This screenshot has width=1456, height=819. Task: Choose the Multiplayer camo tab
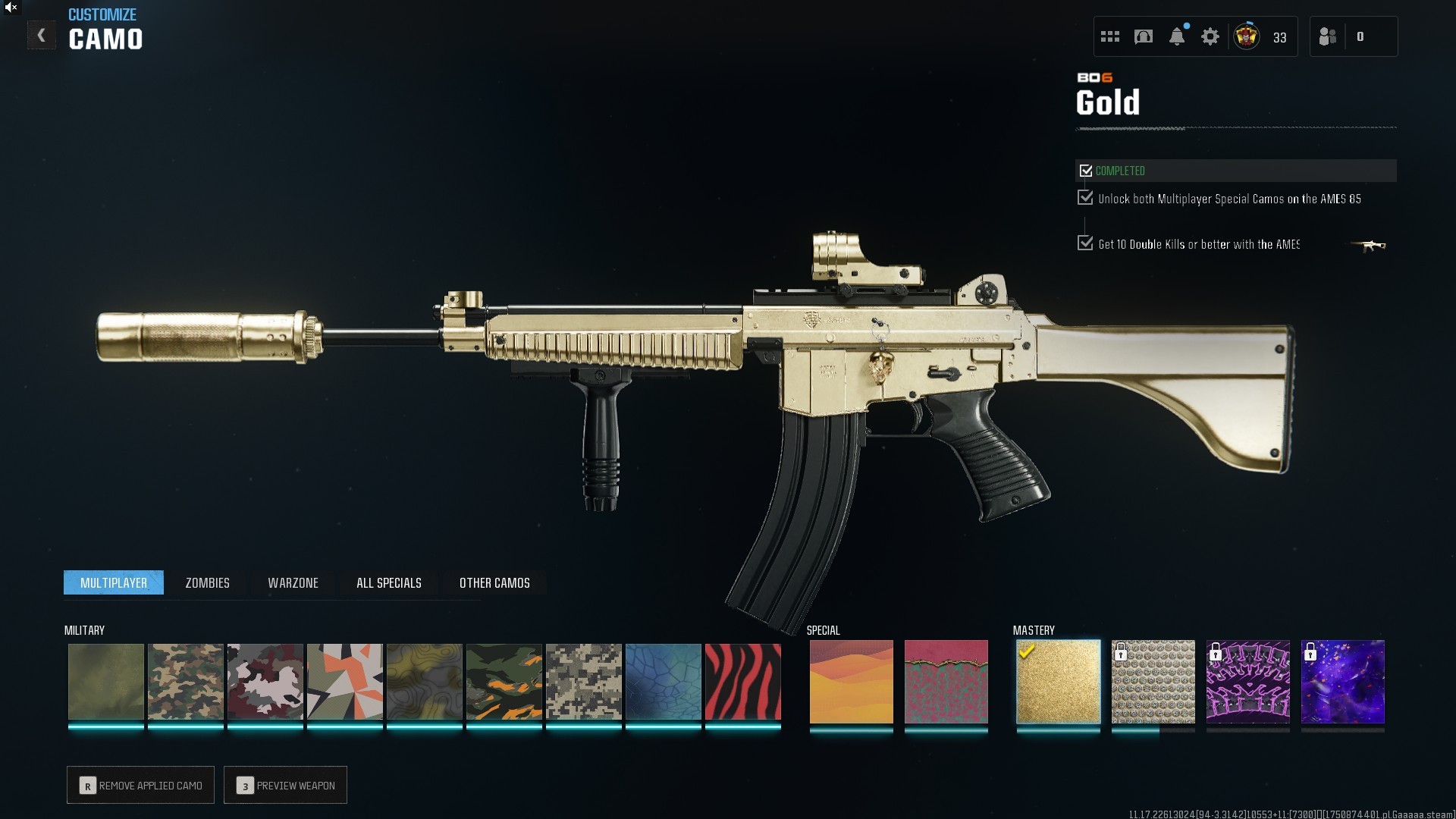[114, 582]
